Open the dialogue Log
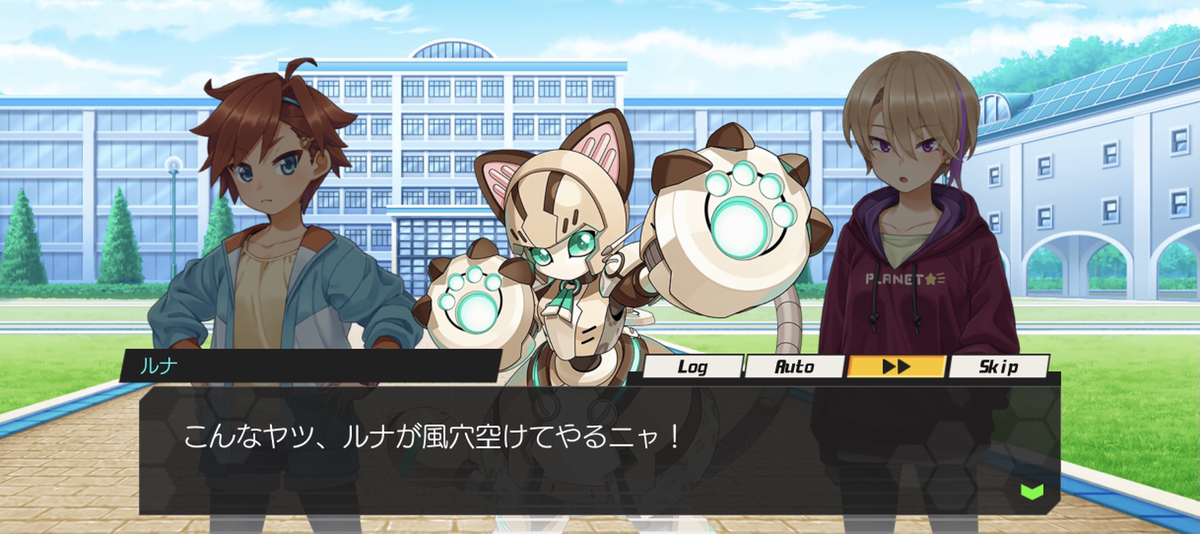The width and height of the screenshot is (1200, 534). coord(693,367)
